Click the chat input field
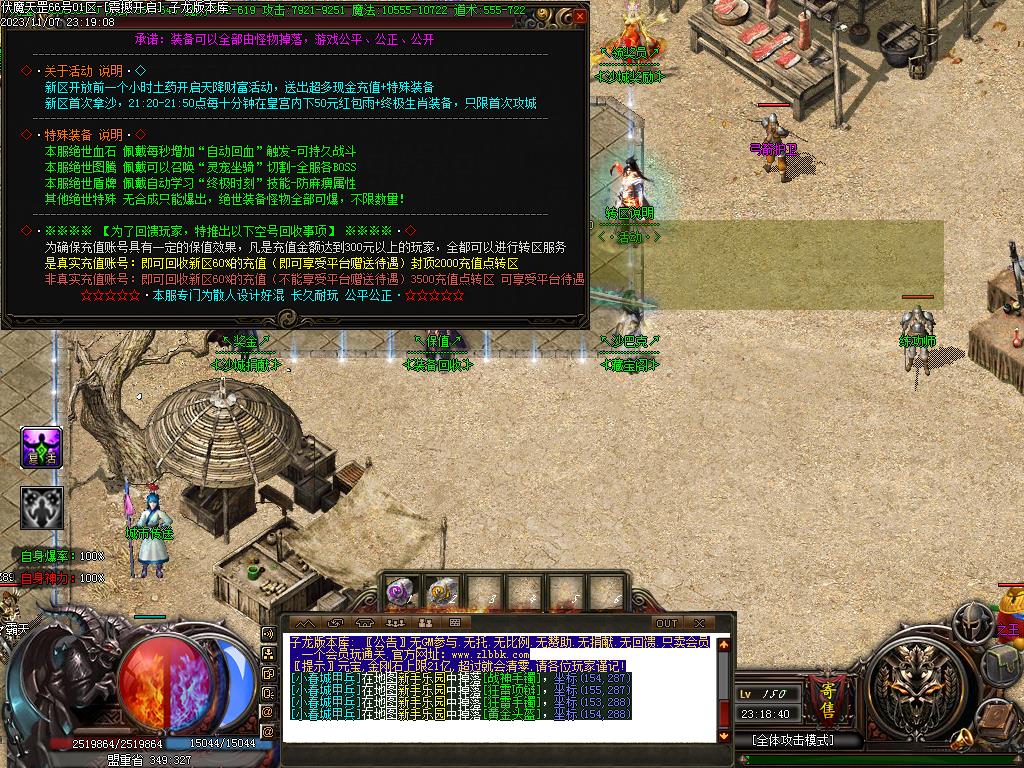1024x768 pixels. [500, 733]
